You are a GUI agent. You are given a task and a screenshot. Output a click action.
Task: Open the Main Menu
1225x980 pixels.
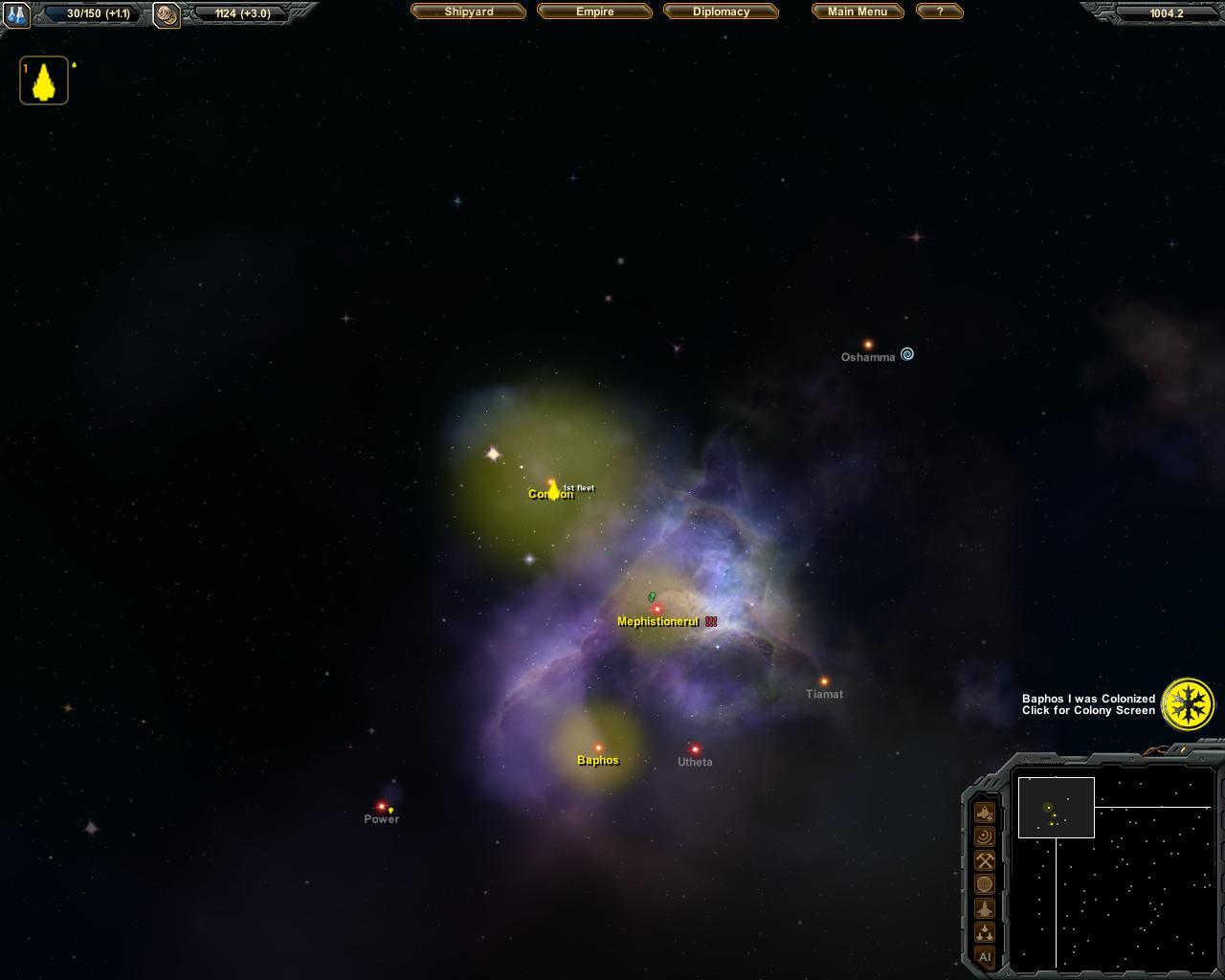click(857, 11)
